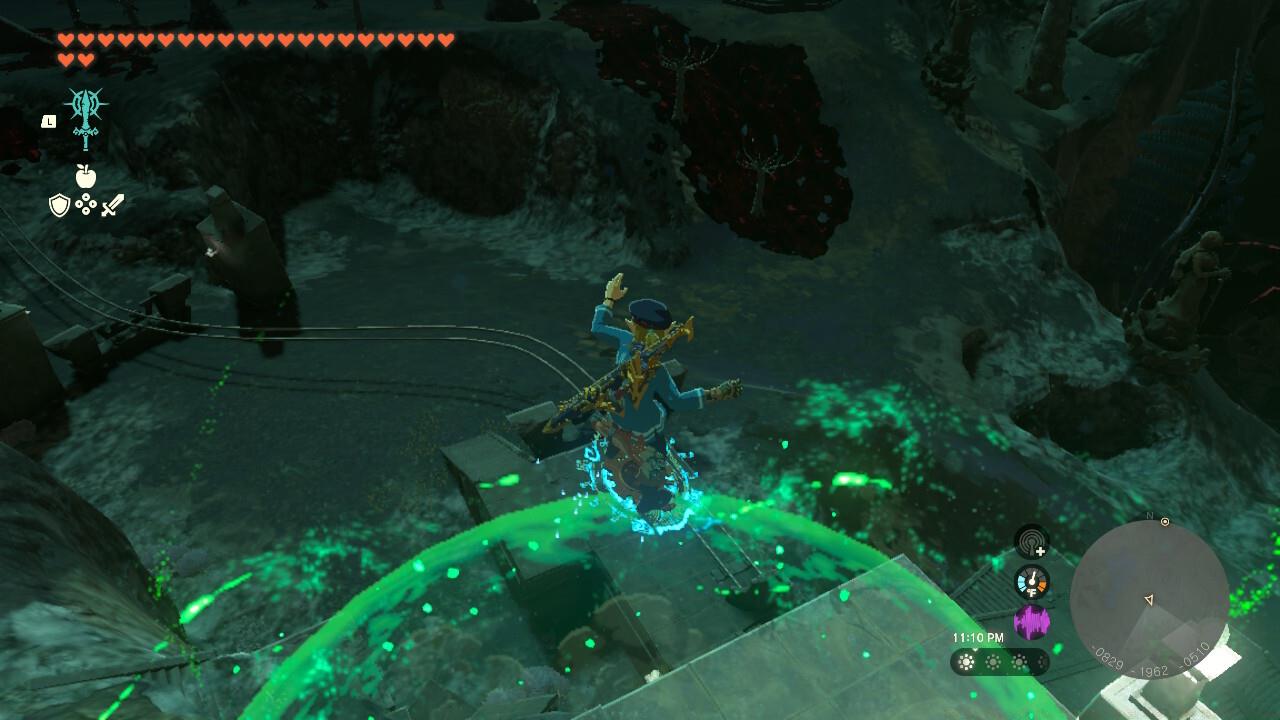This screenshot has width=1280, height=720.
Task: Click the N compass marker on the minimap
Action: pyautogui.click(x=1149, y=515)
